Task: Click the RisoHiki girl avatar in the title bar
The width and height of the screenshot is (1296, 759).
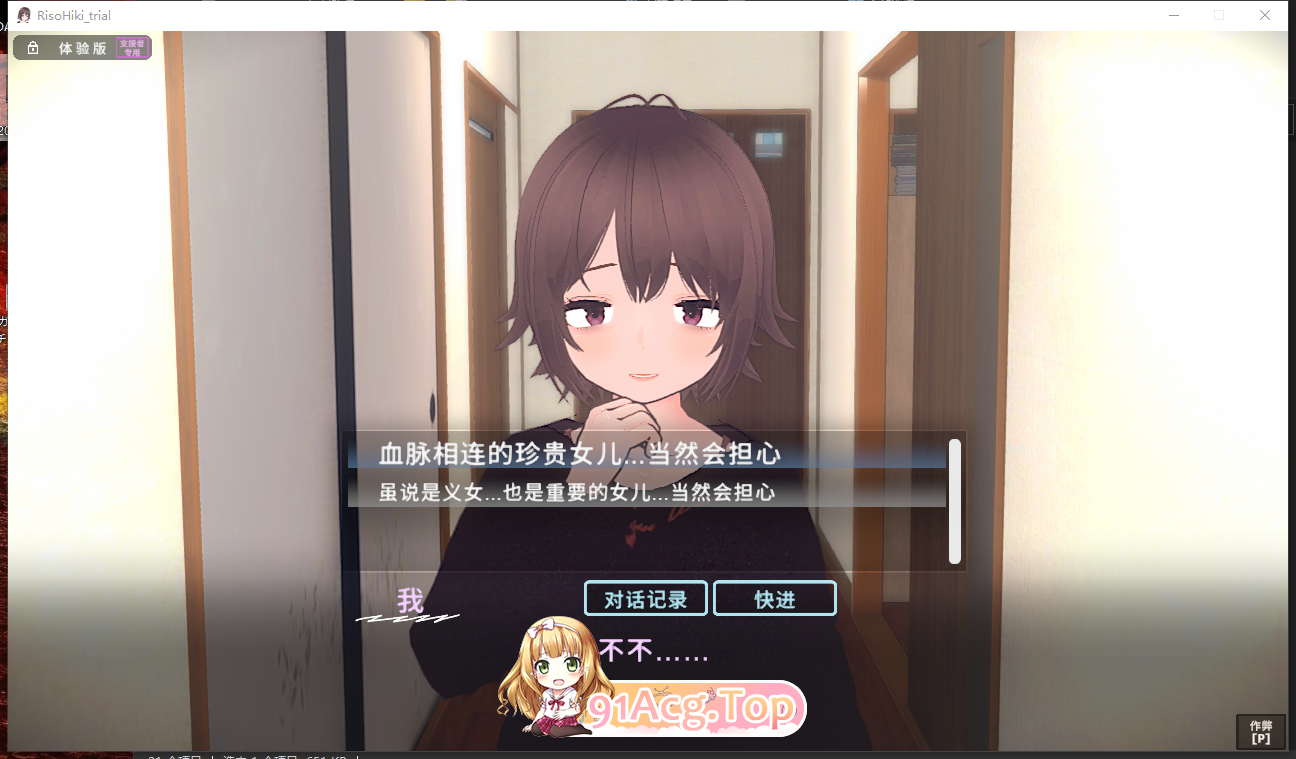Action: pyautogui.click(x=23, y=14)
